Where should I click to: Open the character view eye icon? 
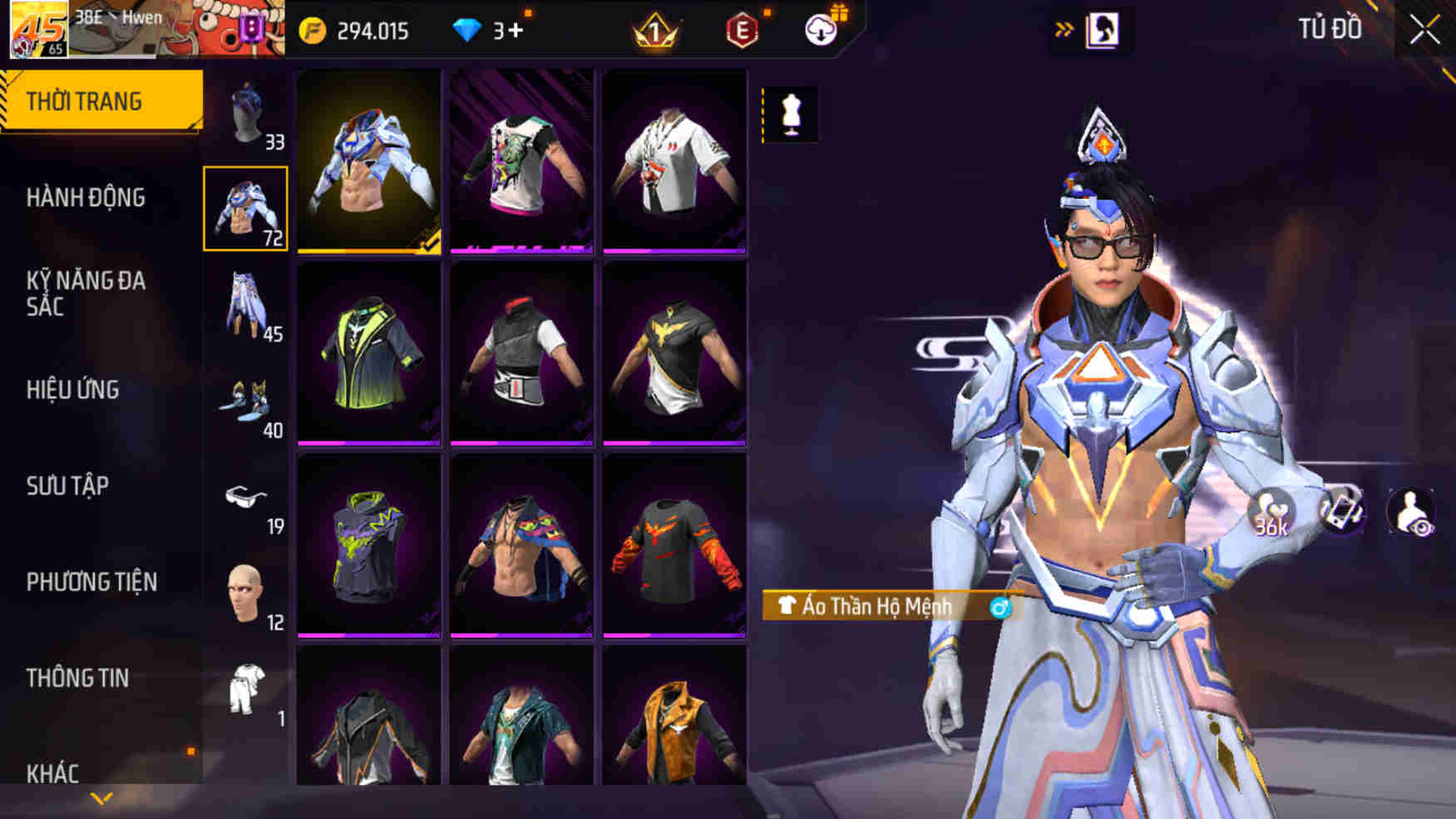(1410, 511)
